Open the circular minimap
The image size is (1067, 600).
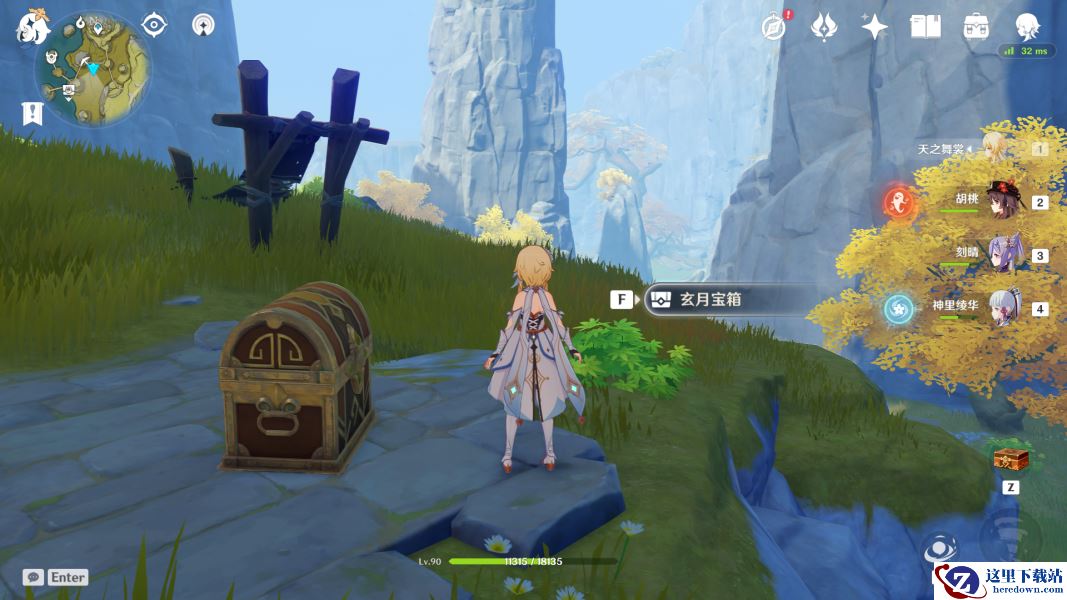click(92, 69)
